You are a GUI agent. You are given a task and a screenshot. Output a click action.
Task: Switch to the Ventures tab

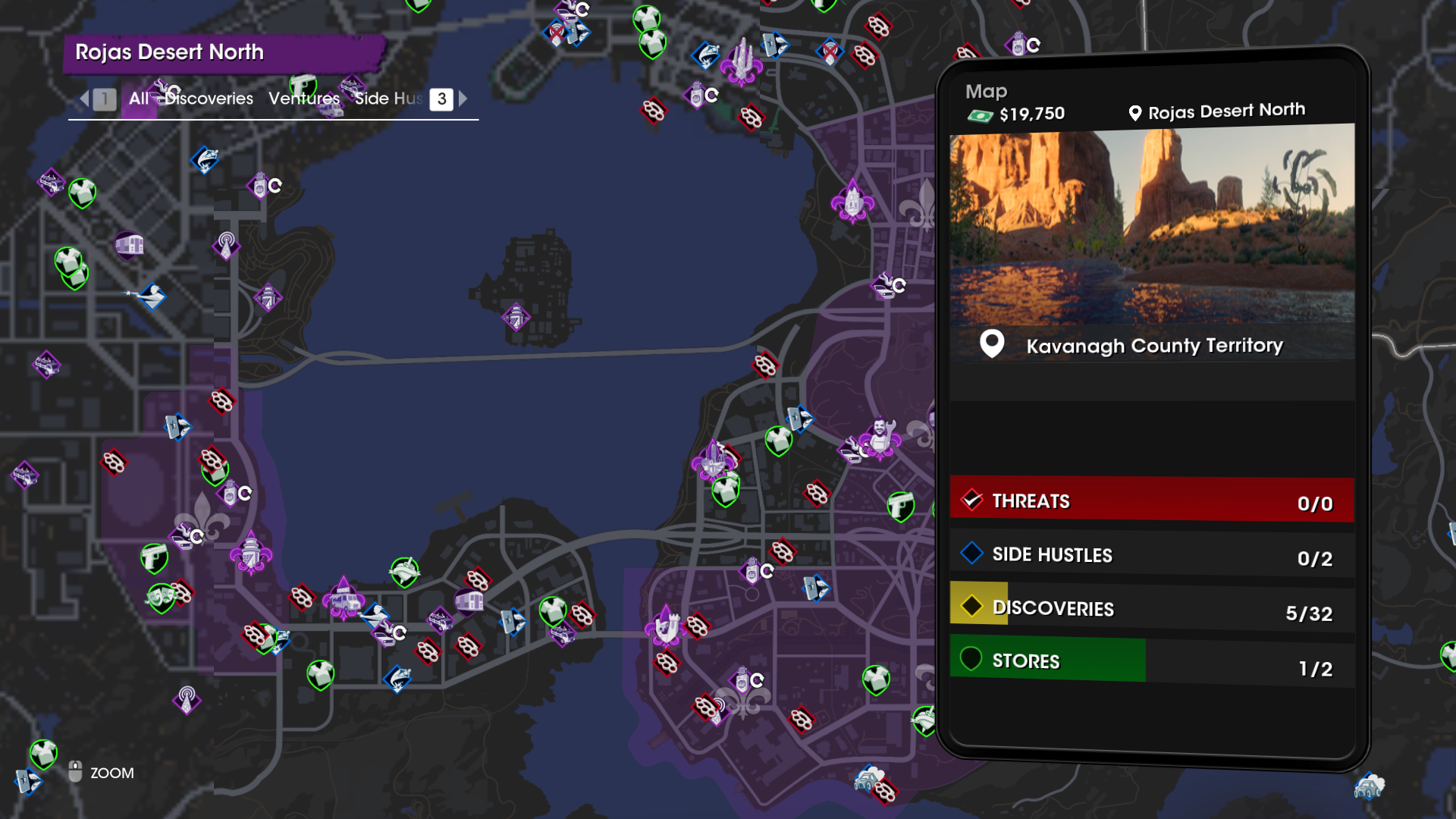(303, 99)
